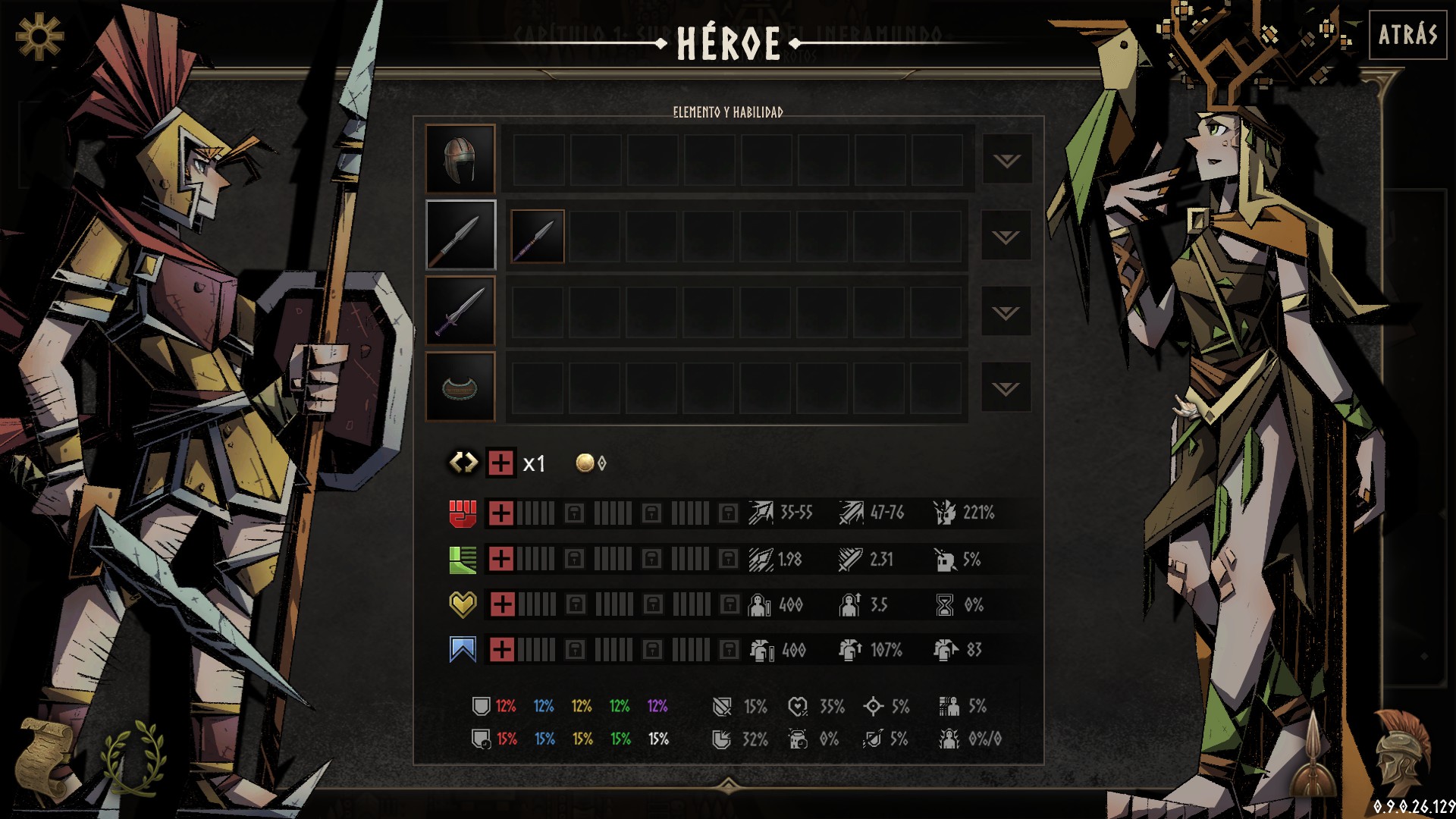Add a point to the green stairs stat

coord(500,559)
